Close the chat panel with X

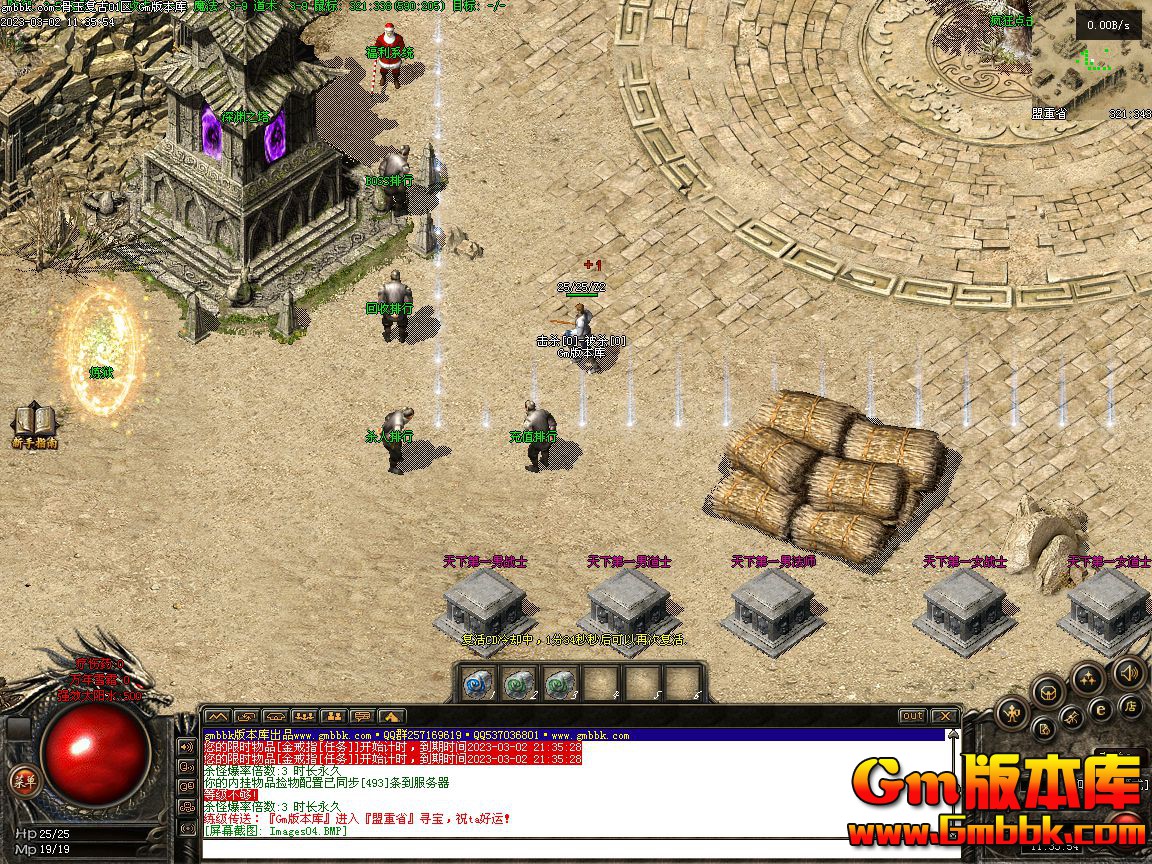click(x=944, y=716)
